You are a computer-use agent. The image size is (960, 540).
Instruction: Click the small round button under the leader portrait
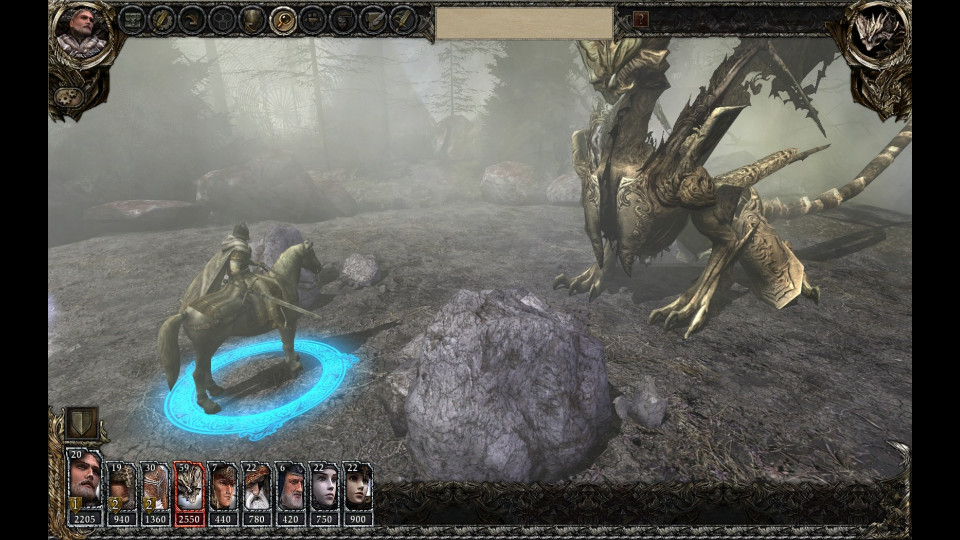[68, 96]
